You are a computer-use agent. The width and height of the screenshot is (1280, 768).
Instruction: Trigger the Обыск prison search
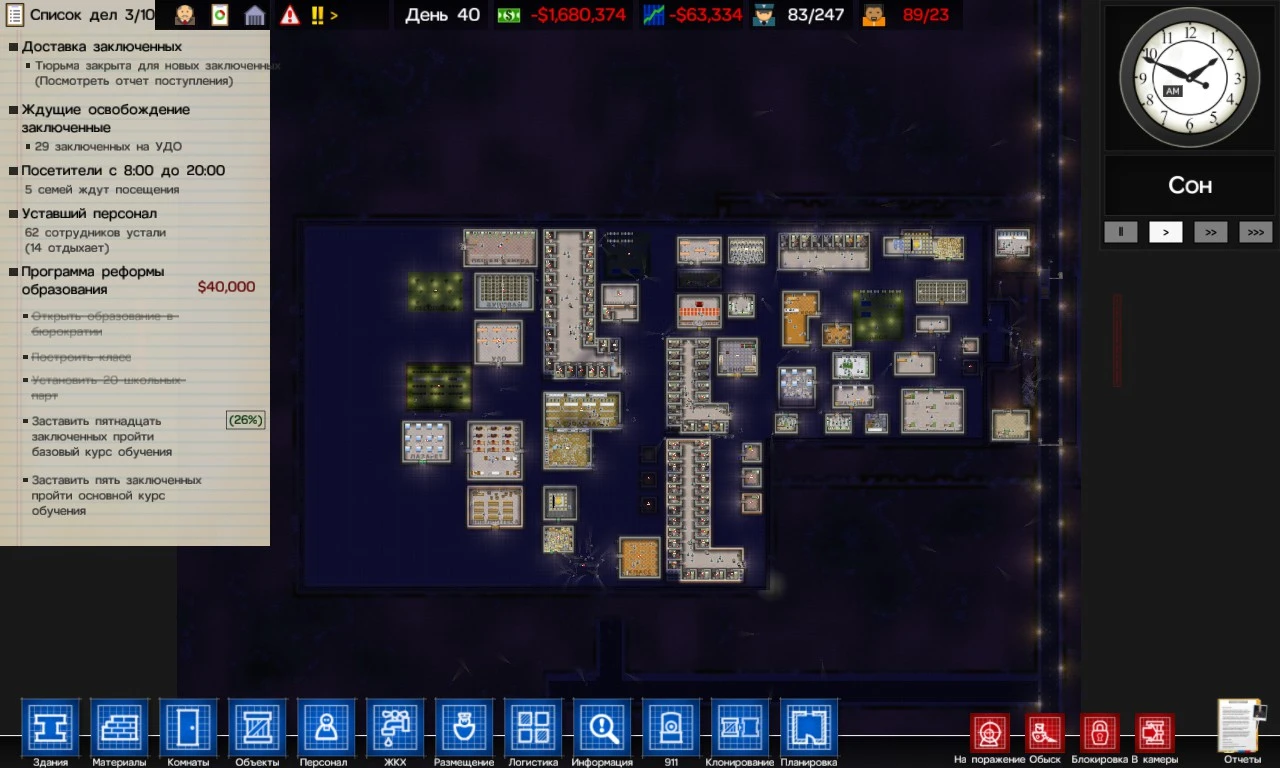1043,730
